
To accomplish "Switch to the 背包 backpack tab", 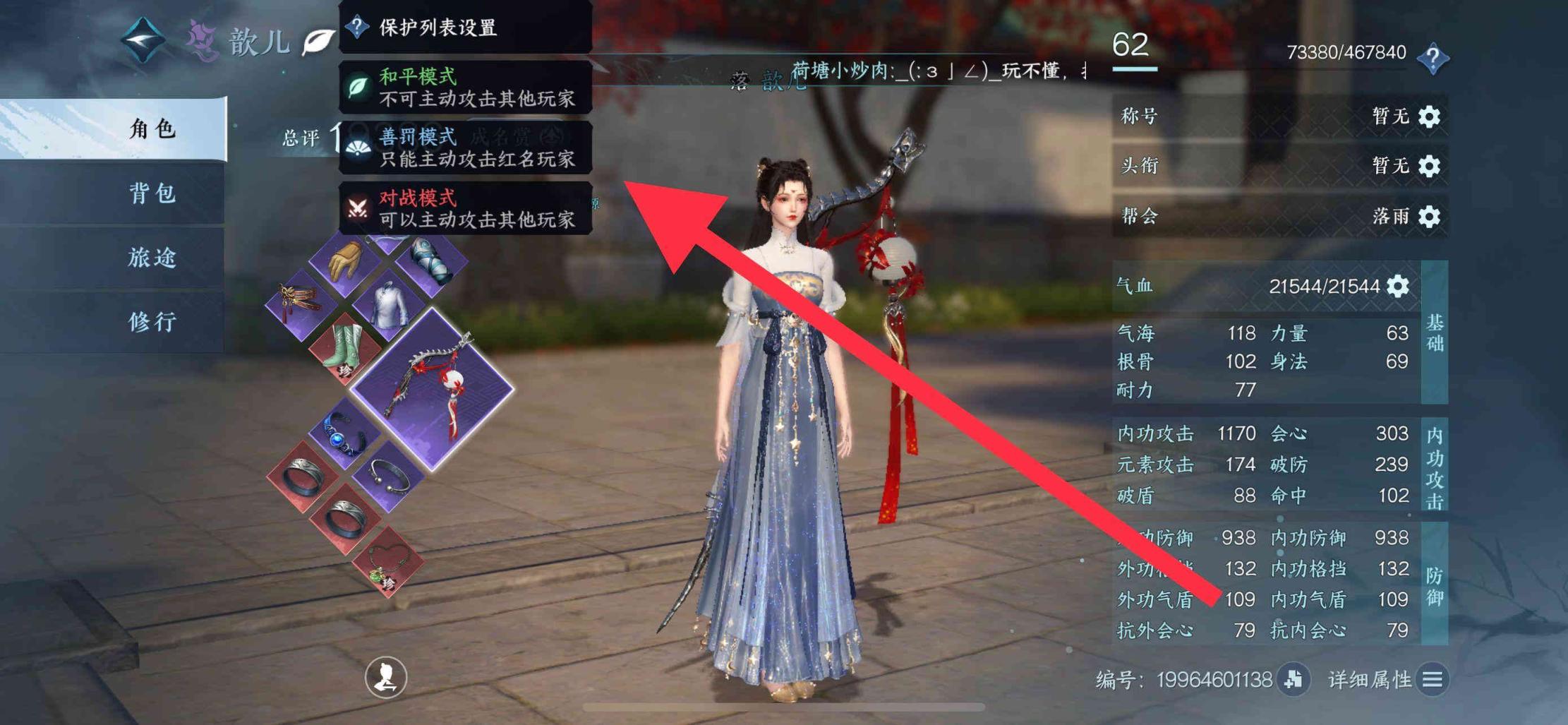I will (152, 193).
